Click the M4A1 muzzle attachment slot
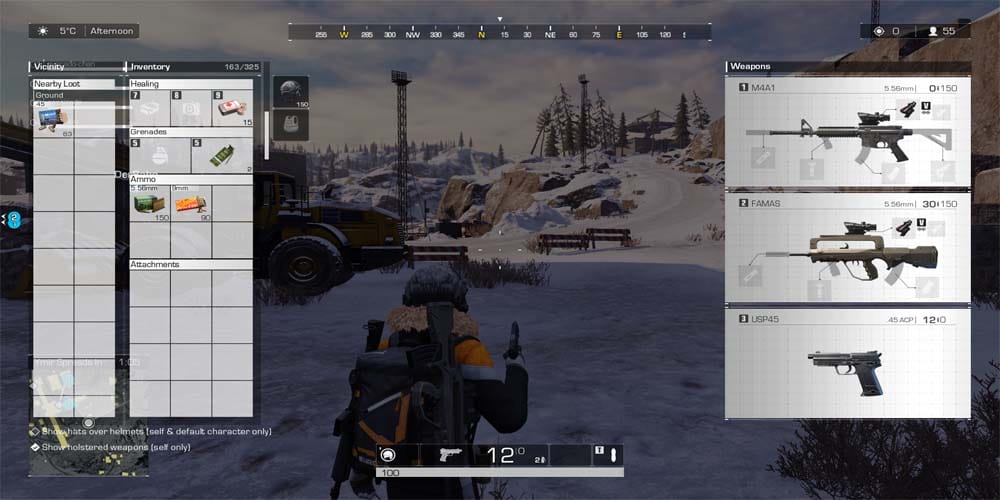Image resolution: width=1000 pixels, height=500 pixels. click(761, 157)
